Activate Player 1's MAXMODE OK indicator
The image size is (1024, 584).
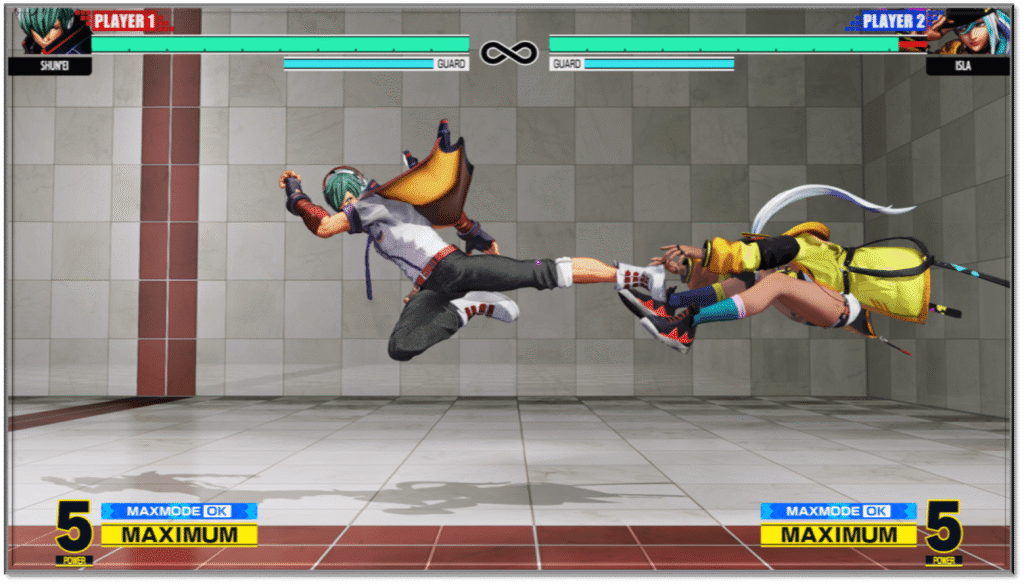pos(179,511)
